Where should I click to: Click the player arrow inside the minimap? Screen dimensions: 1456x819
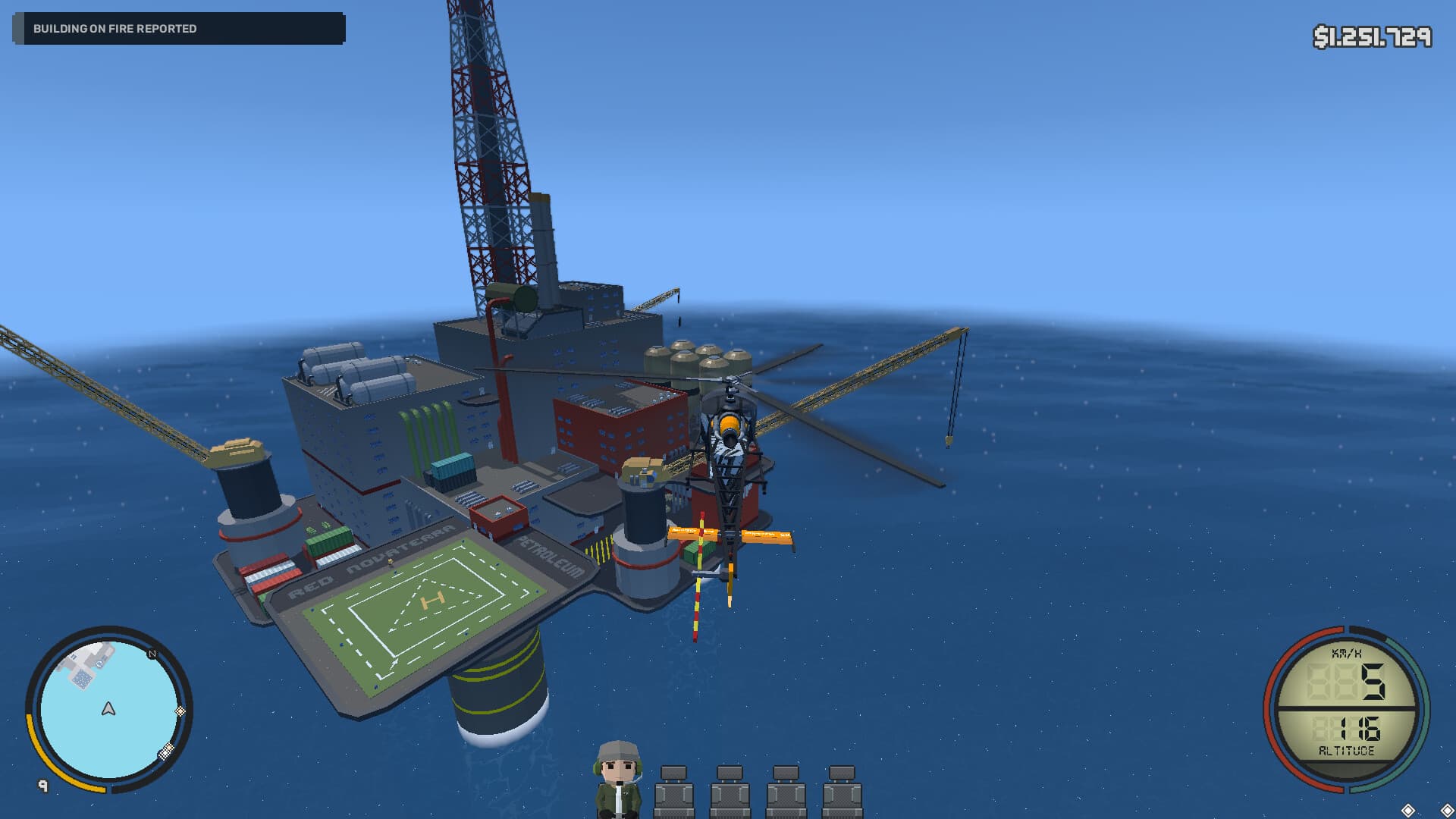tap(108, 708)
